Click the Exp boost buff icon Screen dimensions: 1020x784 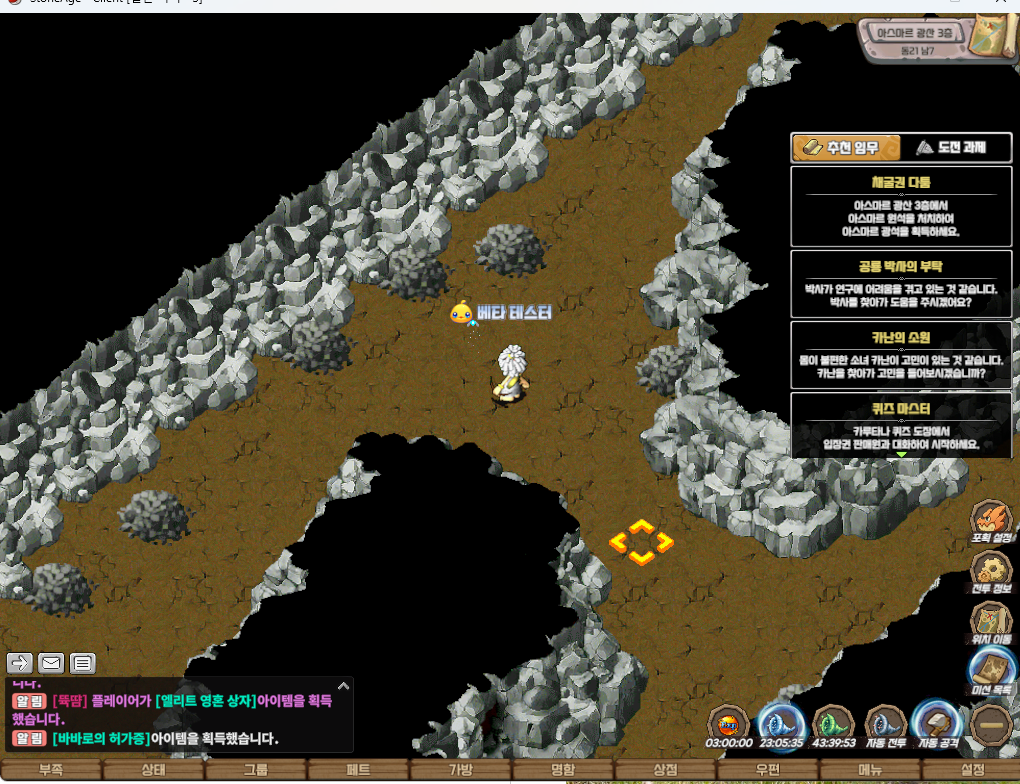[728, 725]
